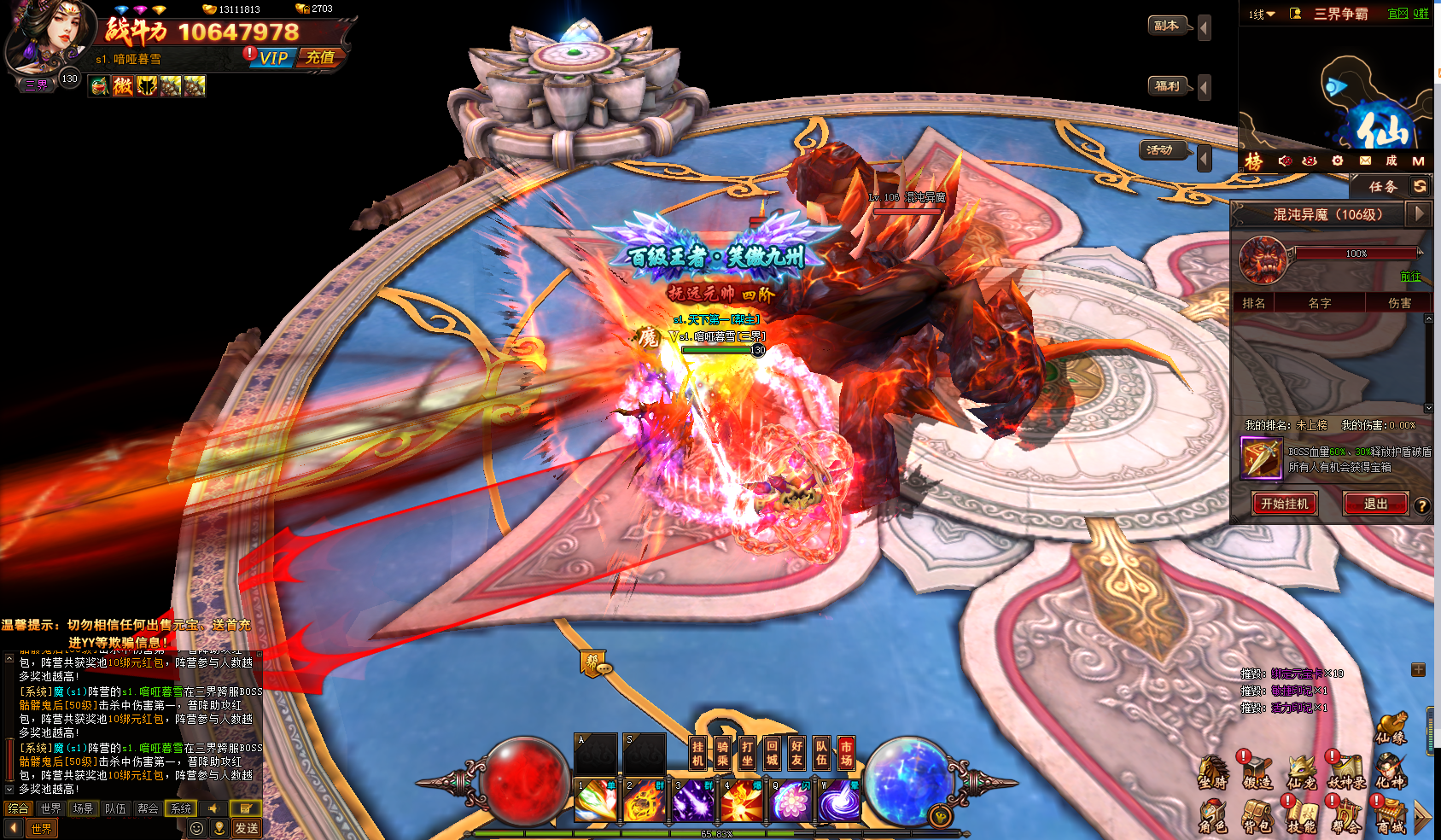Activate the purple meteor skill in slot 3

point(693,802)
